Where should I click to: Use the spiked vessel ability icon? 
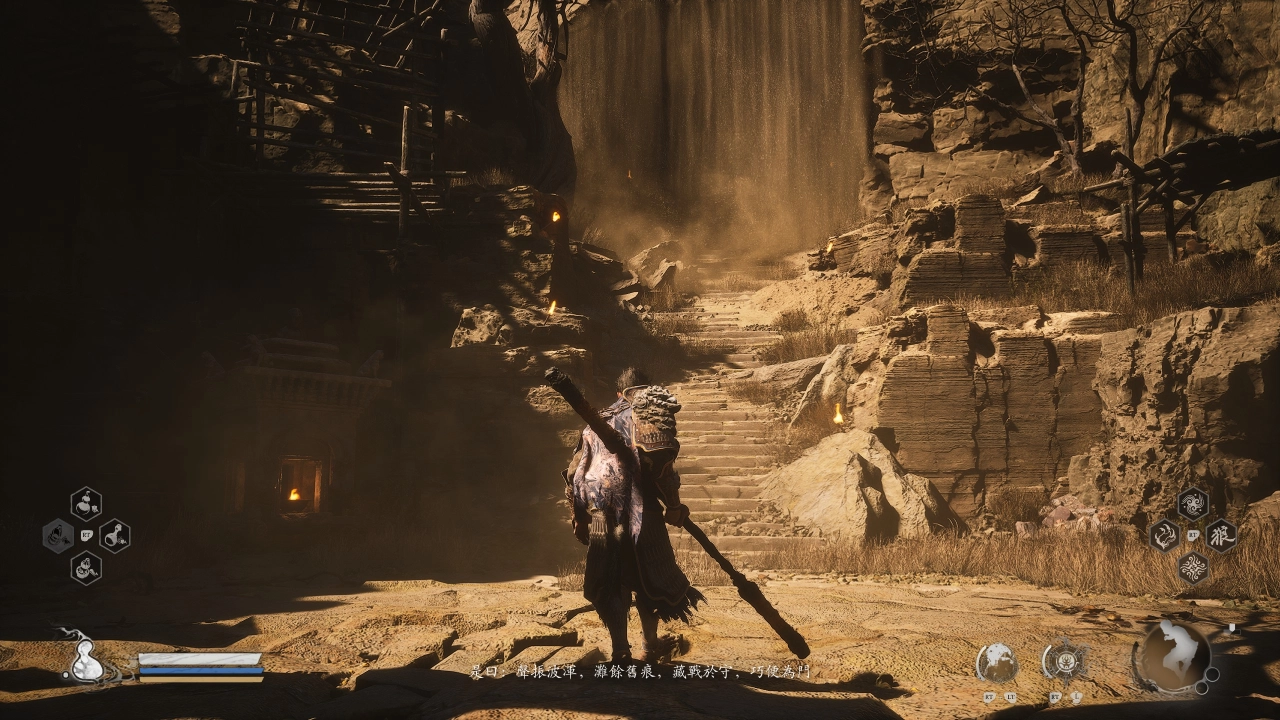pyautogui.click(x=1063, y=661)
